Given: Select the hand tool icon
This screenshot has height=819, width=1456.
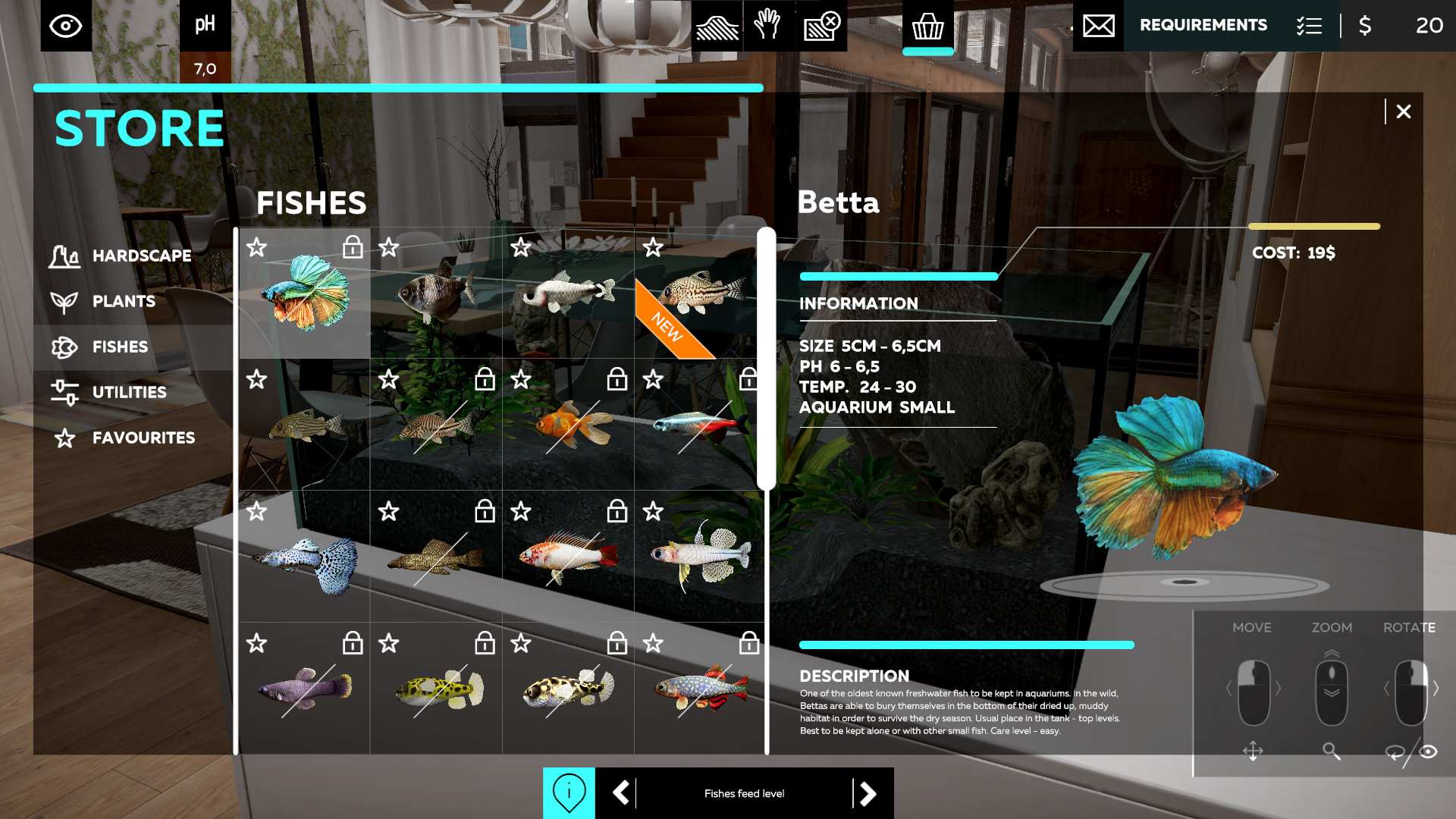Looking at the screenshot, I should click(768, 26).
